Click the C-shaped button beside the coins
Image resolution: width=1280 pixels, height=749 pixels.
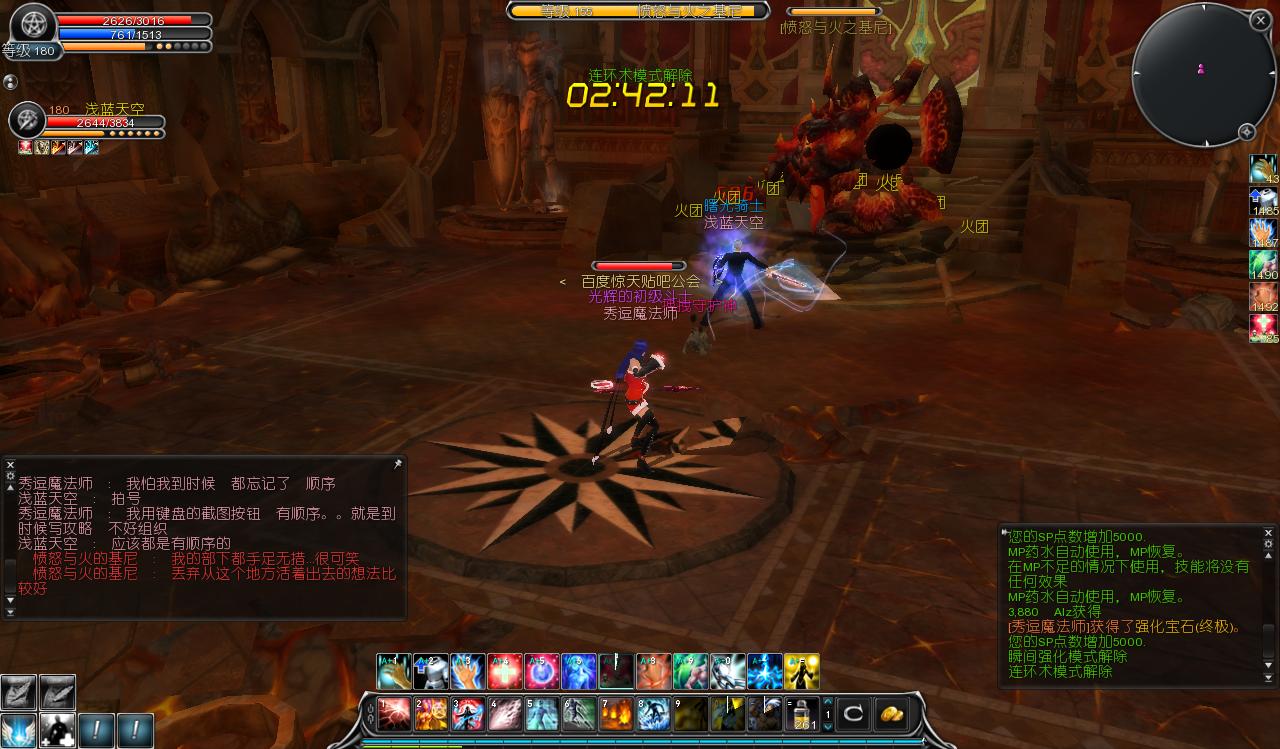[x=853, y=714]
